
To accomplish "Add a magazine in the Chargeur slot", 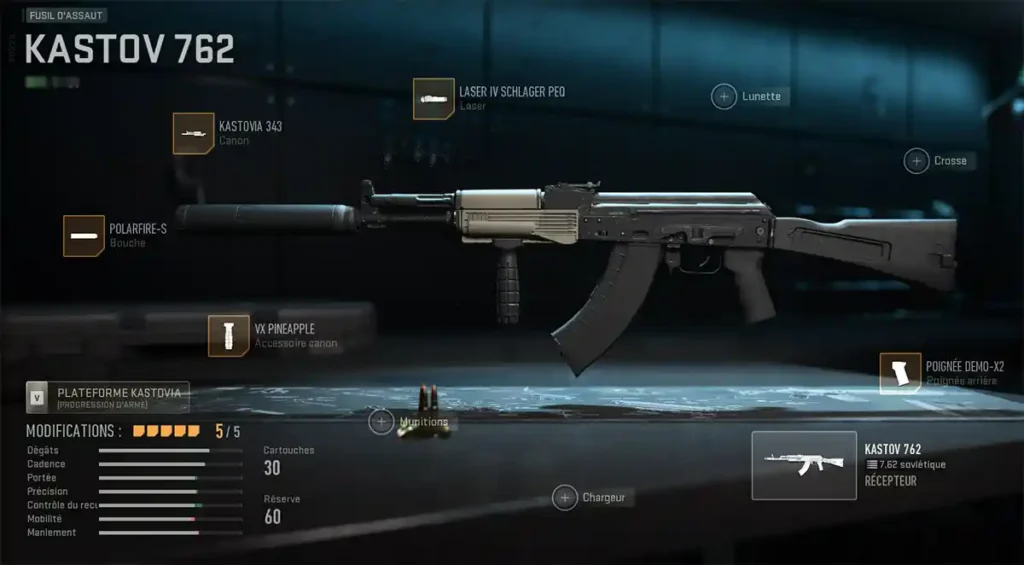I will pos(565,497).
